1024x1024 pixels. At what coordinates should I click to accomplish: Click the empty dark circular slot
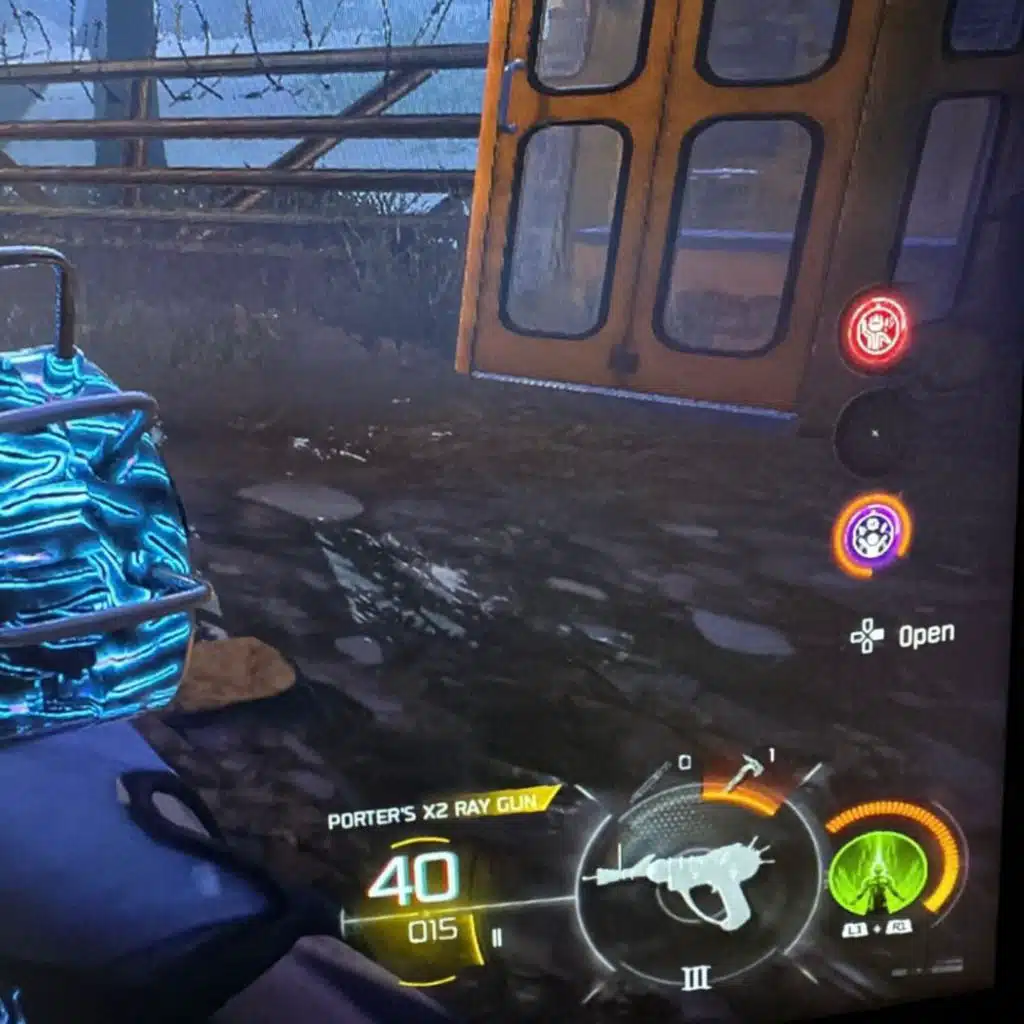click(873, 434)
